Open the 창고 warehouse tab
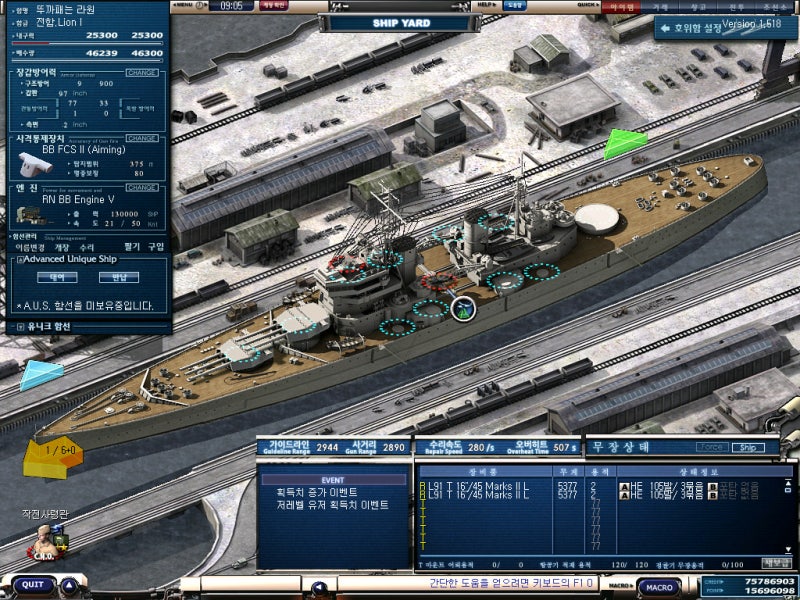Image resolution: width=800 pixels, height=600 pixels. pos(699,6)
